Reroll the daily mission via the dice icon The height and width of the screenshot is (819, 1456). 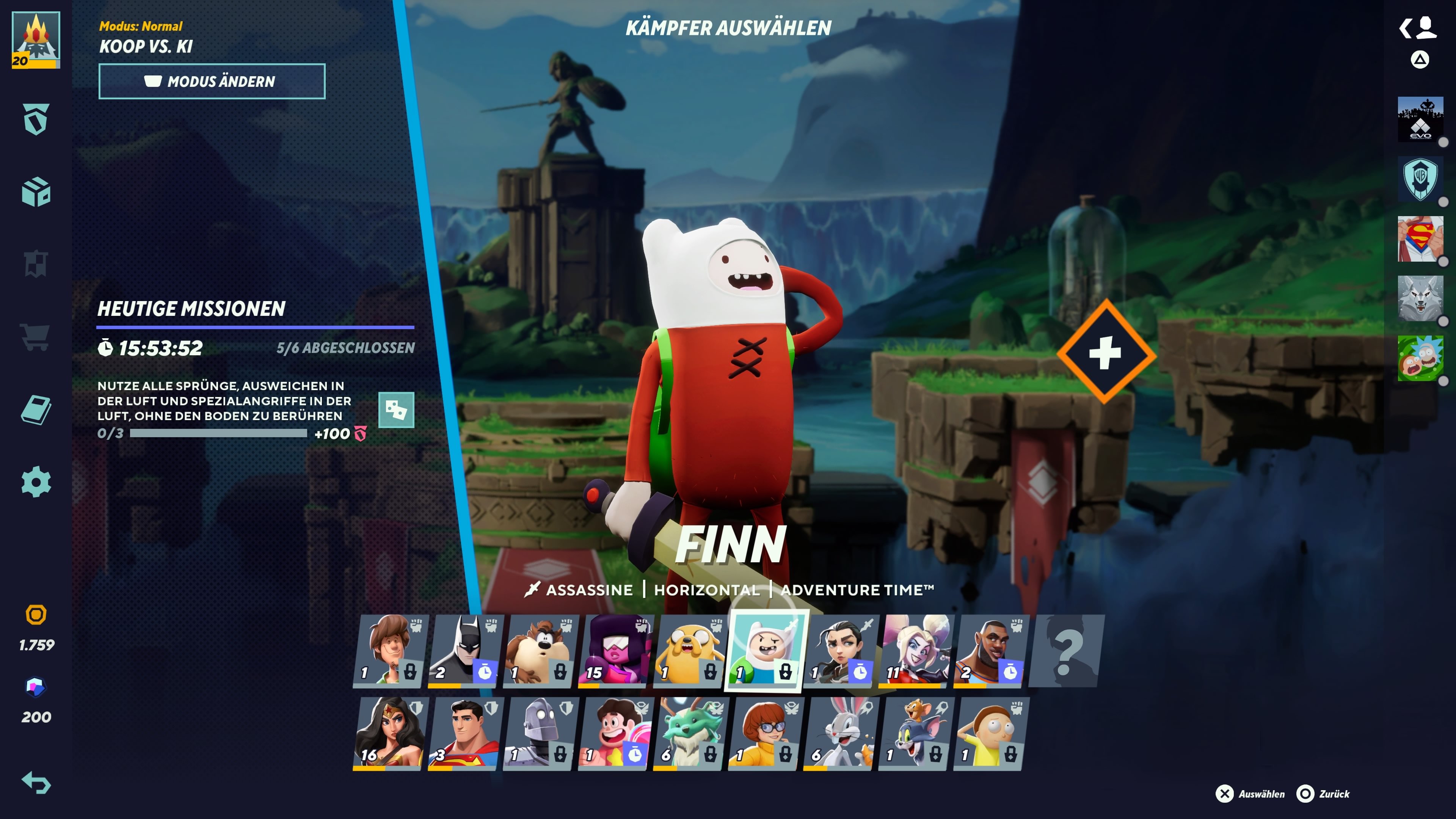pyautogui.click(x=396, y=411)
